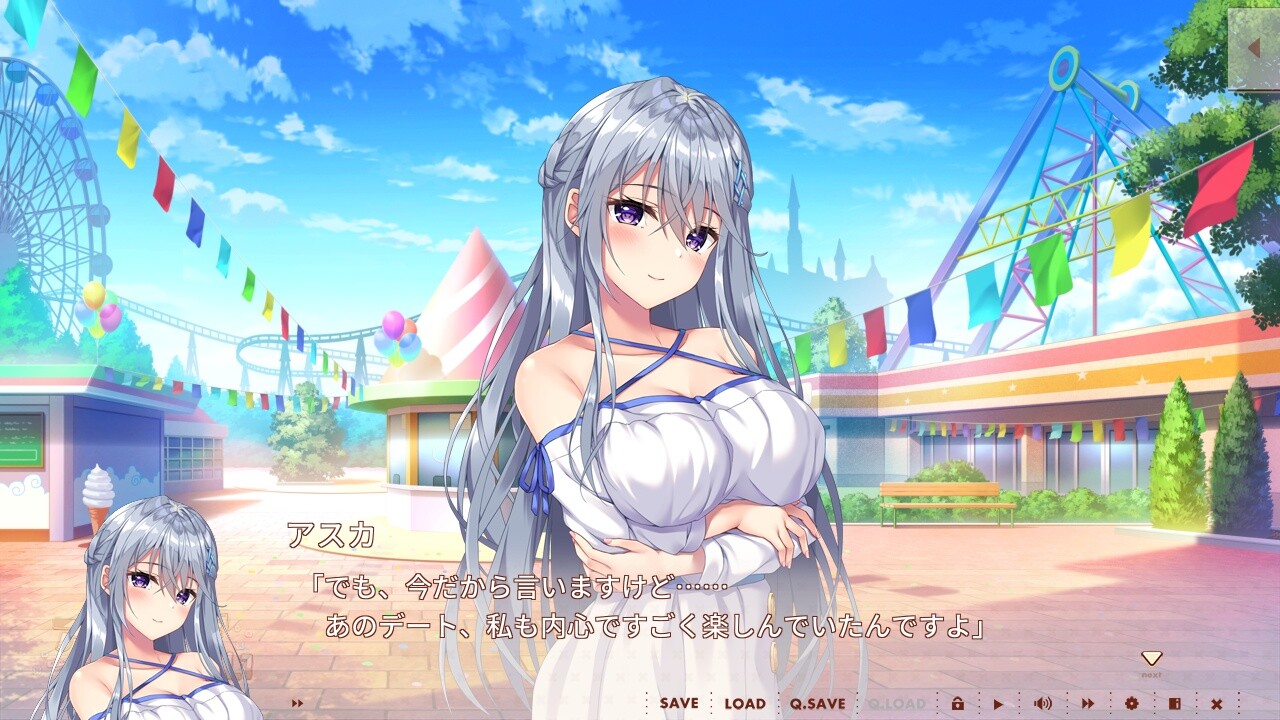Perform a quick save with Q.SAVE
The width and height of the screenshot is (1280, 720).
point(819,703)
